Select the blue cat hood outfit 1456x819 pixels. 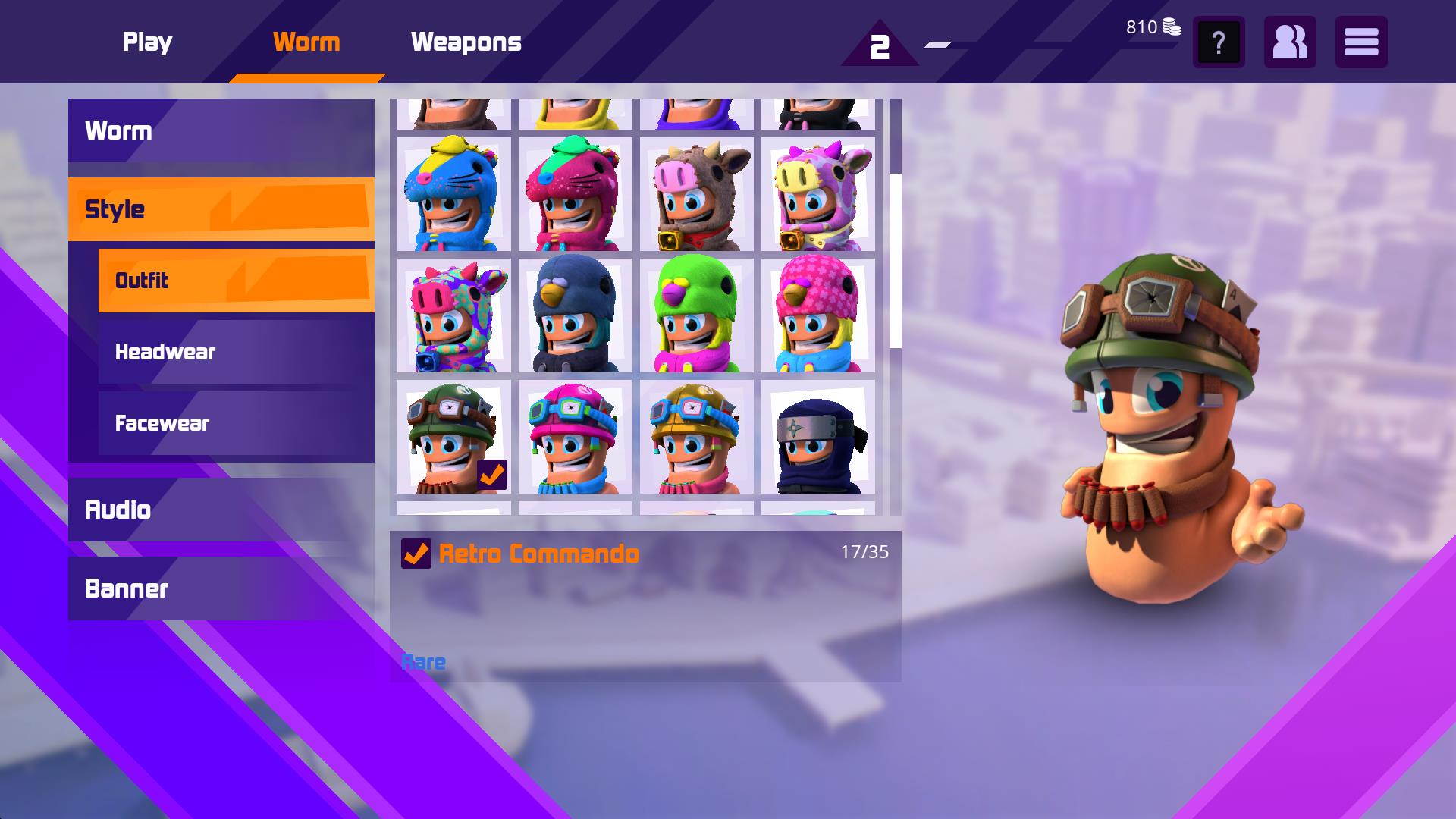450,196
